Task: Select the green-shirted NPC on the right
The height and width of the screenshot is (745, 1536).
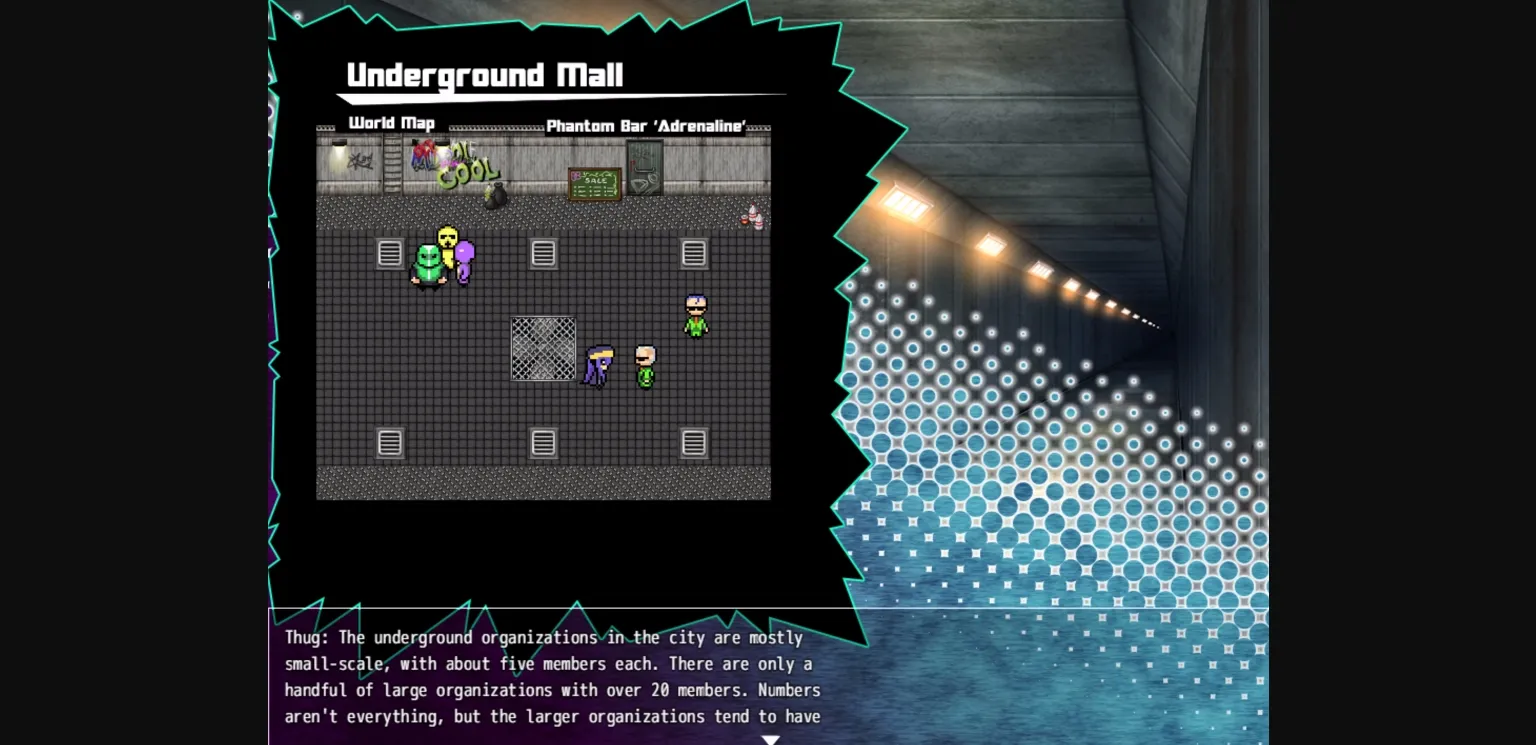Action: (694, 315)
